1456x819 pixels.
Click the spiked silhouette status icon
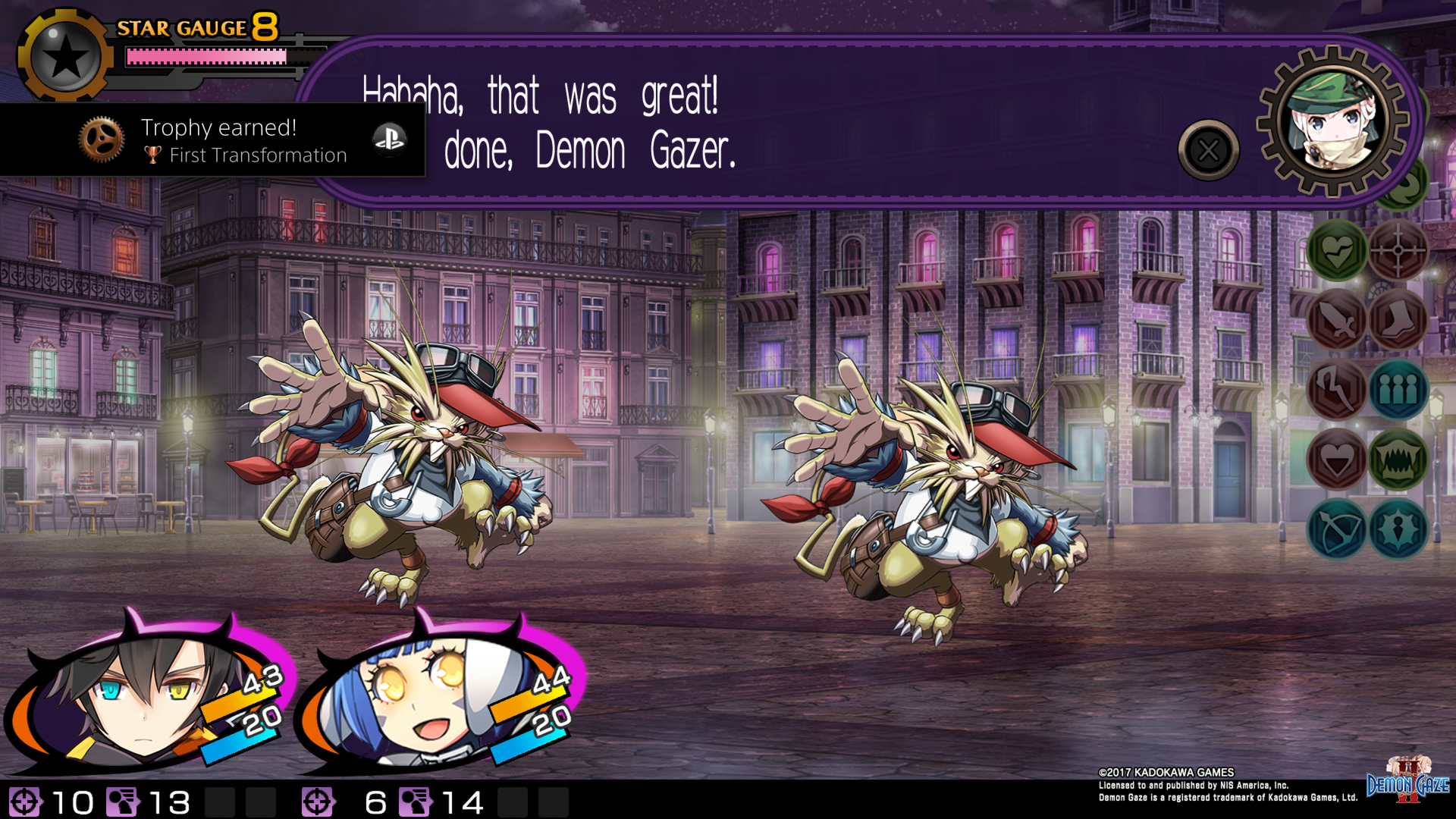(x=1399, y=531)
